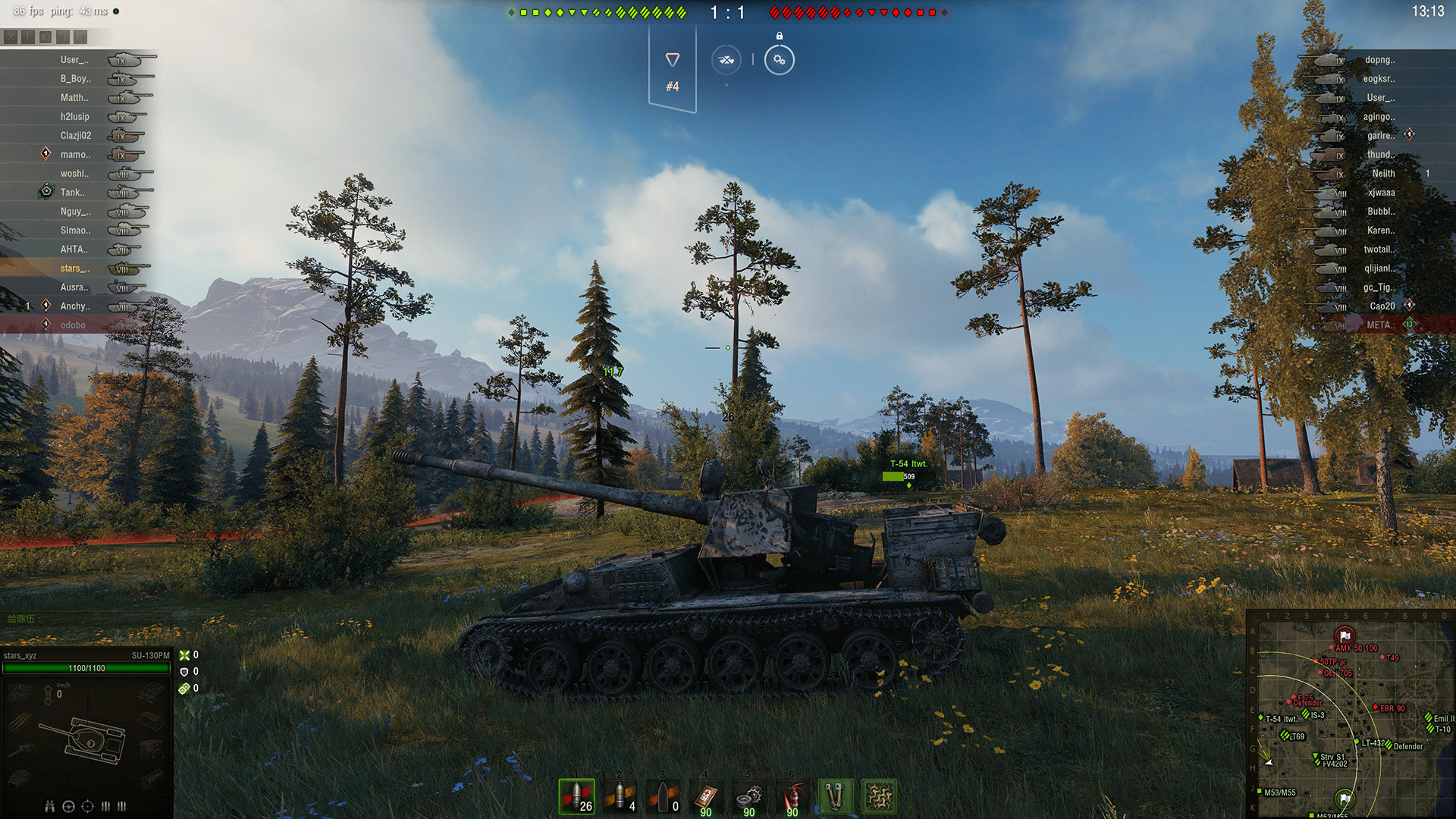Click the highlighted stars_ row in team list

[75, 268]
